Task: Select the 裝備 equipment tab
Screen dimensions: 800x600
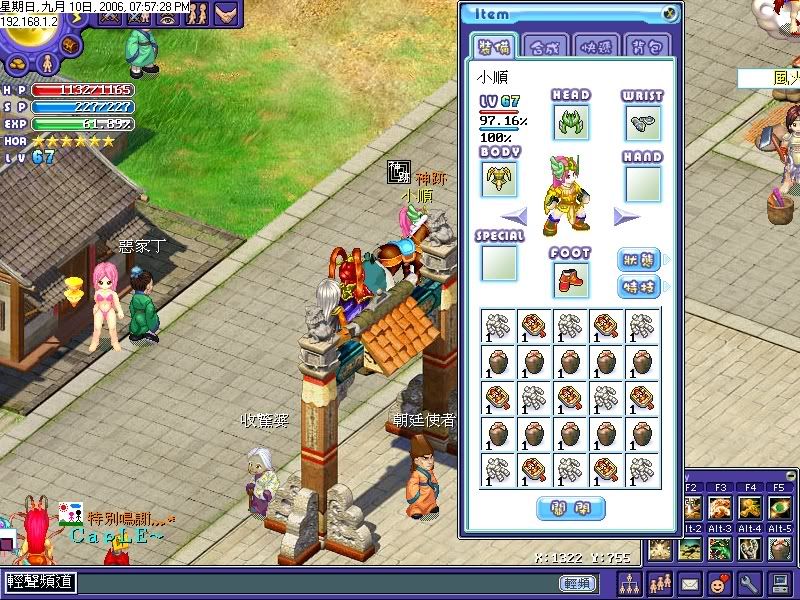Action: pyautogui.click(x=494, y=46)
